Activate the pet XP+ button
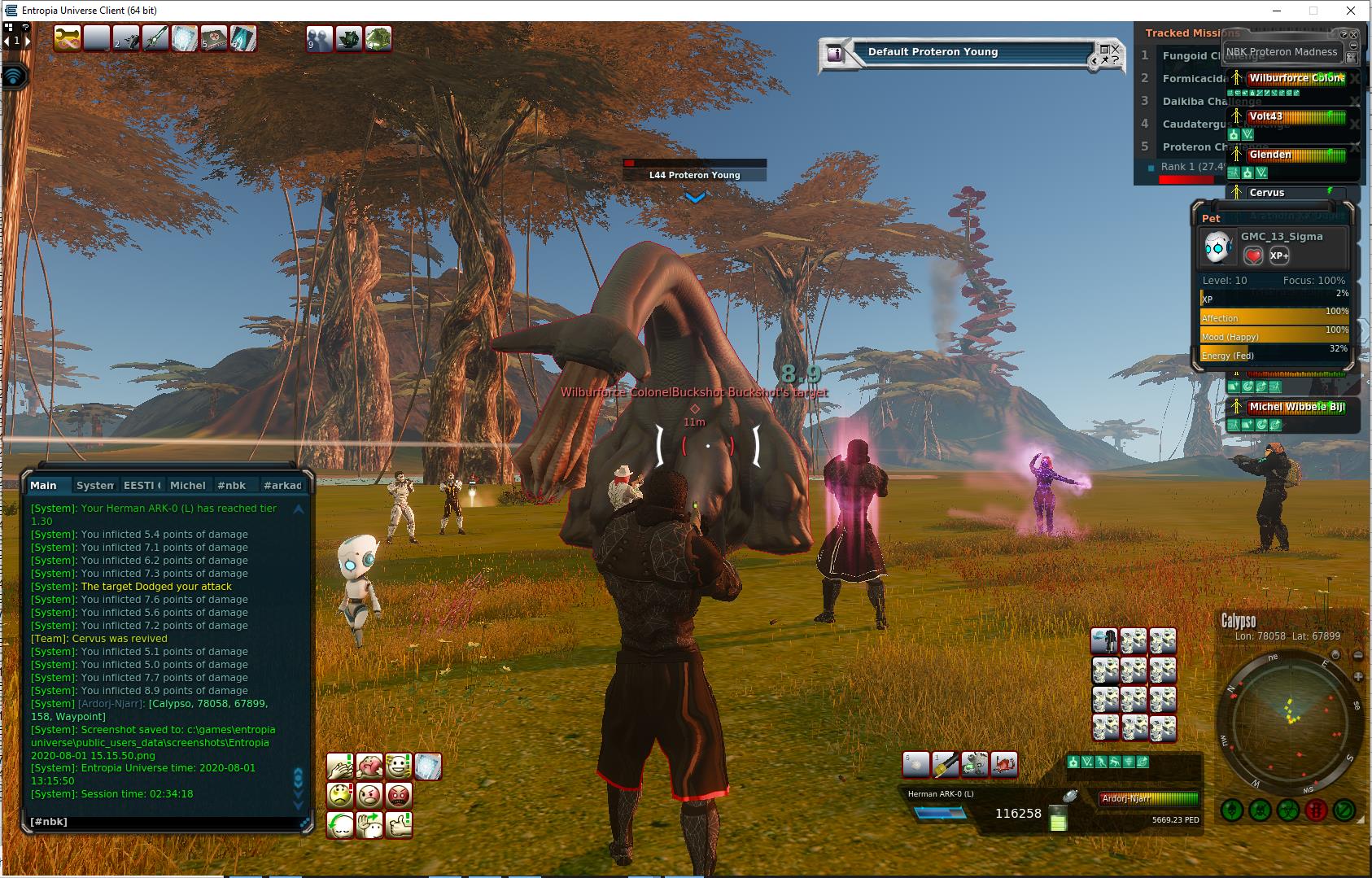This screenshot has height=878, width=1372. pos(1279,256)
